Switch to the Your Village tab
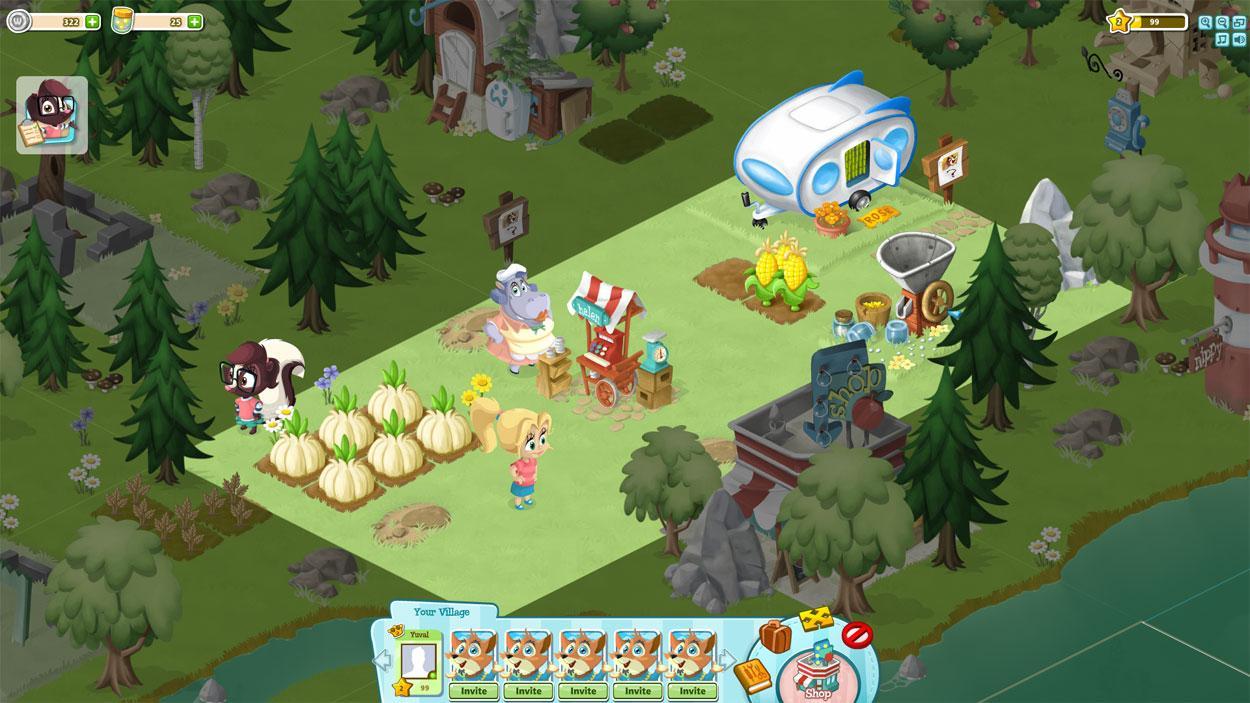The width and height of the screenshot is (1250, 703). (441, 612)
